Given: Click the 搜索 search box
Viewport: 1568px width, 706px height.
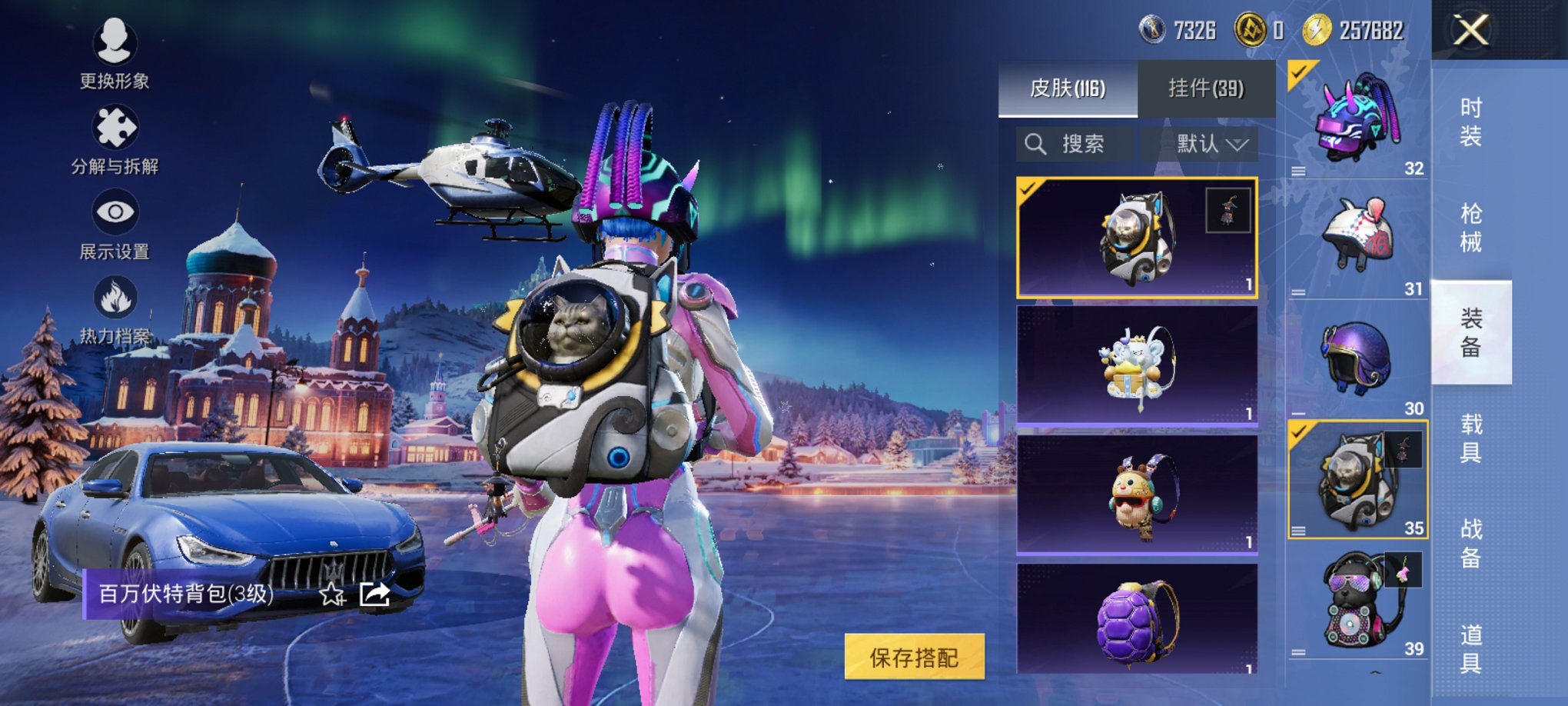Looking at the screenshot, I should (x=1075, y=144).
